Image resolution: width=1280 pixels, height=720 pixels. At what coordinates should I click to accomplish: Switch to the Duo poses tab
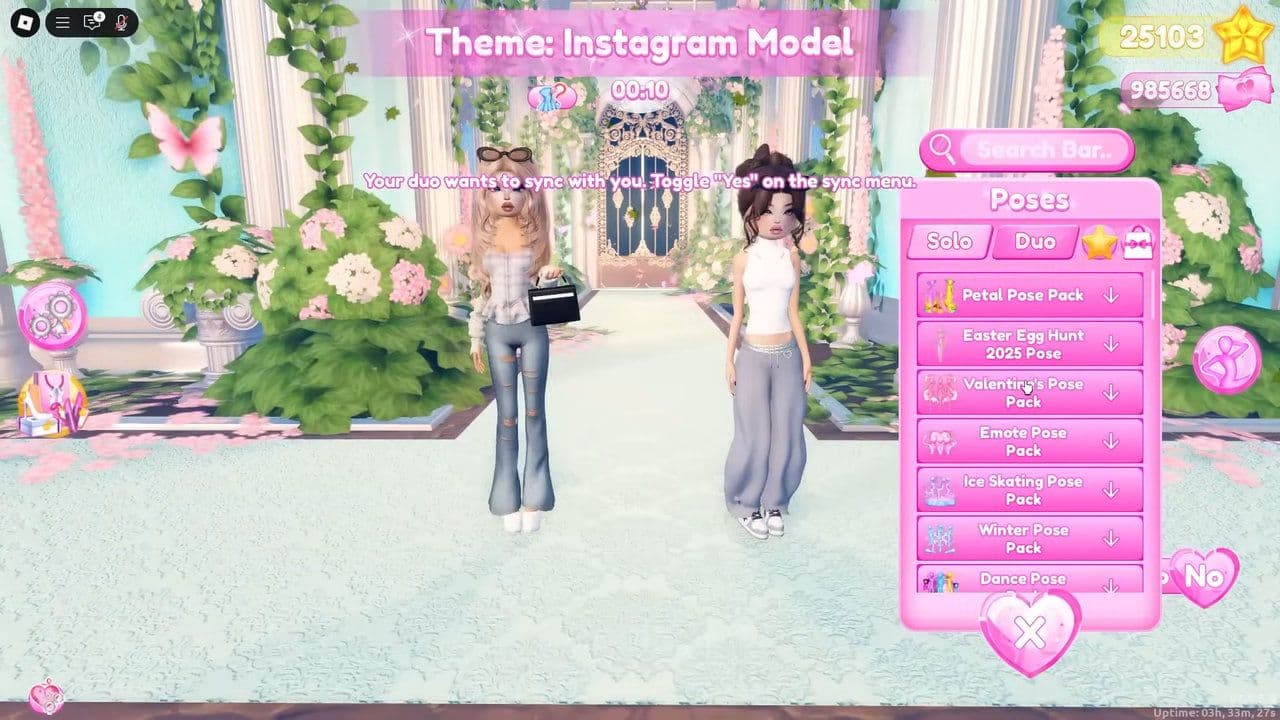1034,241
